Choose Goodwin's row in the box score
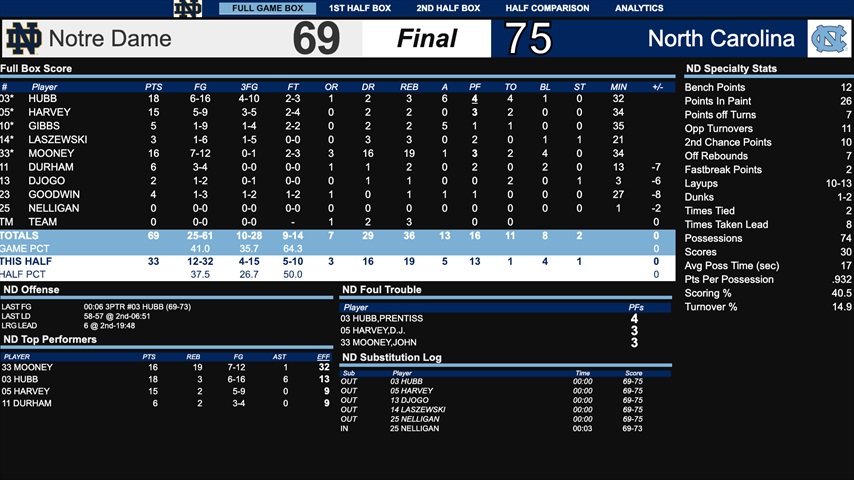This screenshot has width=854, height=480. [x=54, y=194]
